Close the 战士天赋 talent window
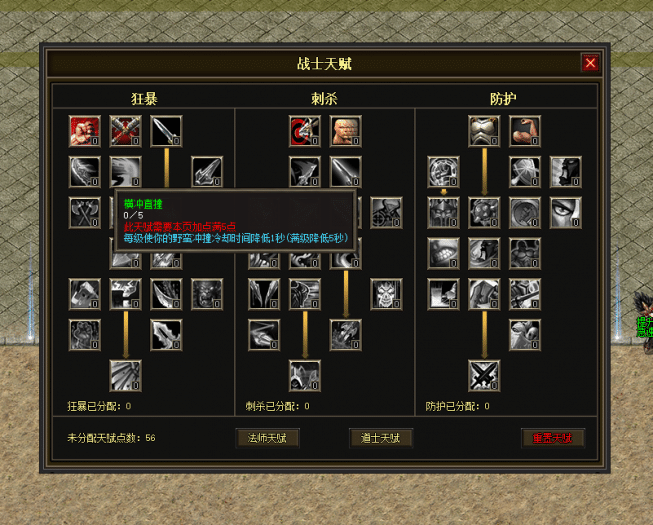Viewport: 653px width, 525px height. click(x=590, y=63)
